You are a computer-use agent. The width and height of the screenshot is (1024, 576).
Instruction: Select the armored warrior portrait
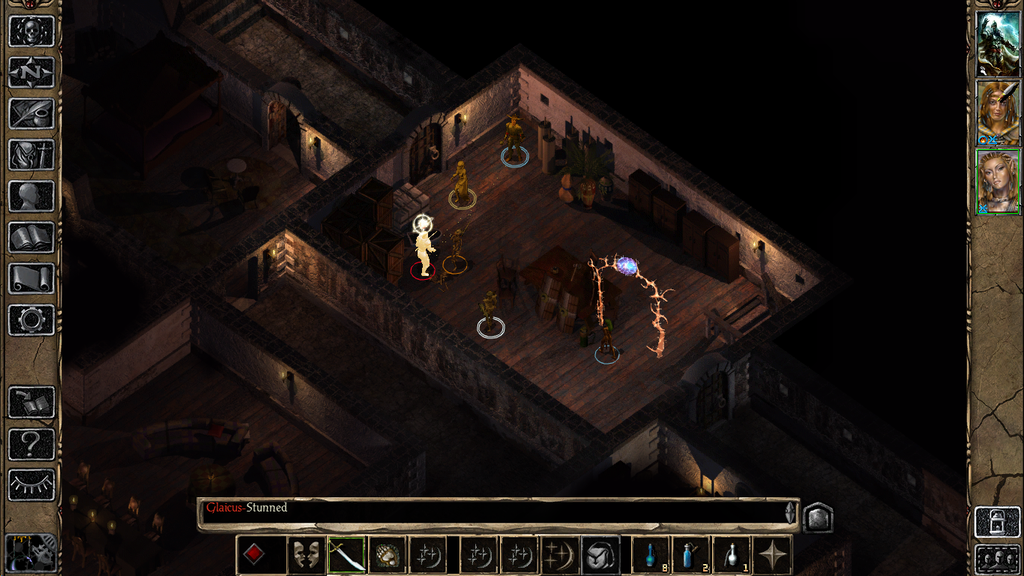[x=997, y=43]
